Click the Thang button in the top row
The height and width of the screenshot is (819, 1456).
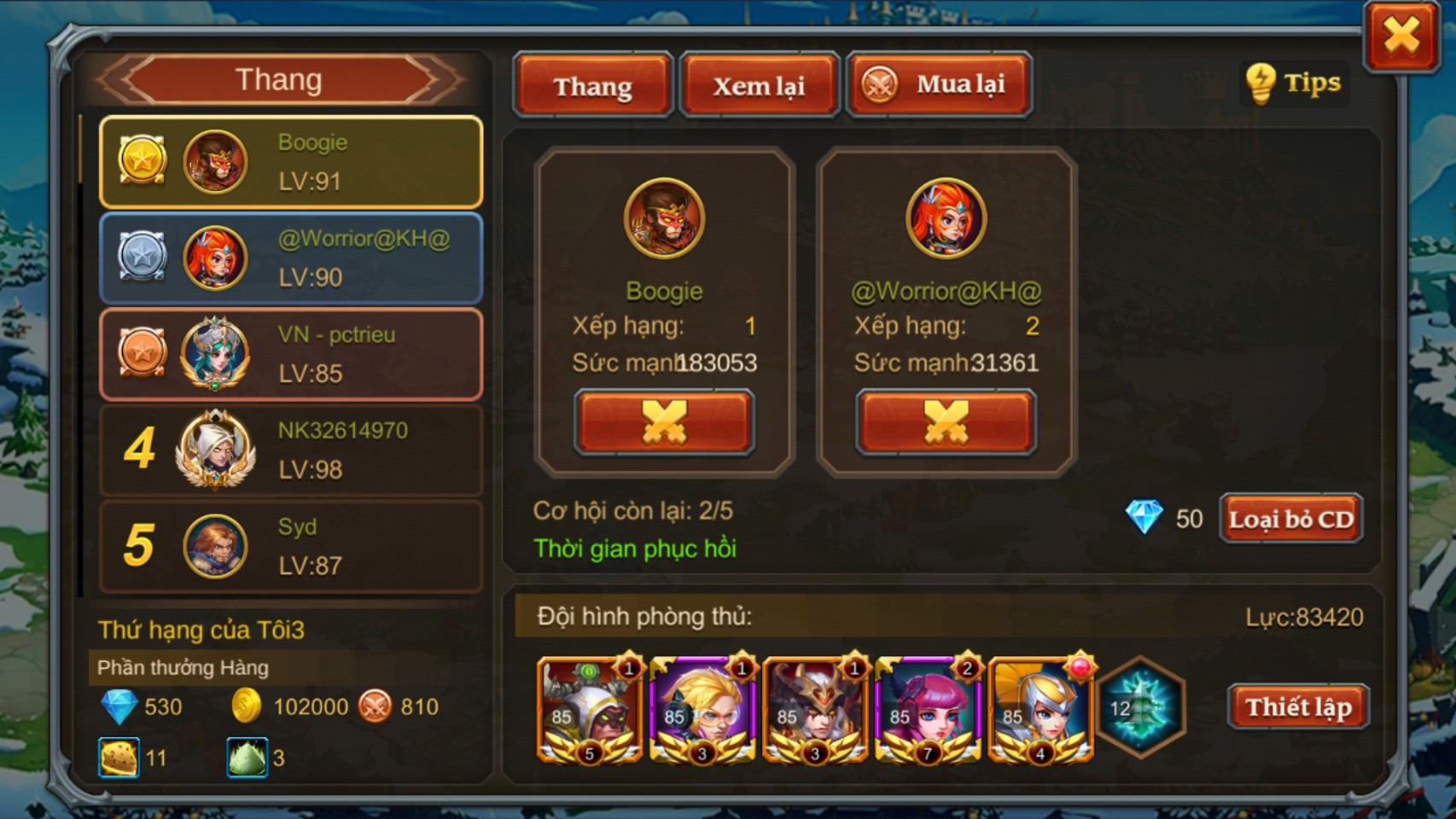pos(592,85)
